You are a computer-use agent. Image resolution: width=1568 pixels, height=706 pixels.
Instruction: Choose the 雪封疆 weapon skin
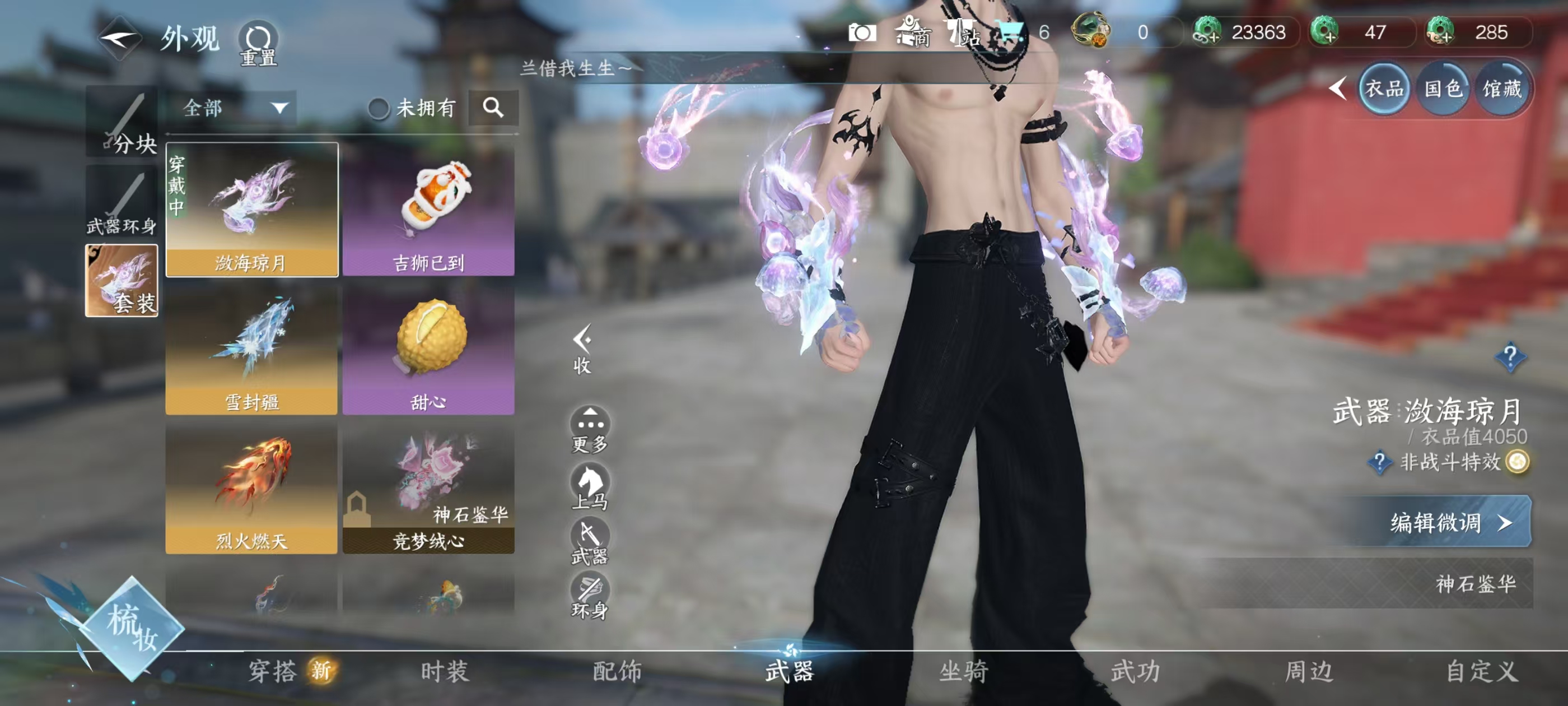pos(251,349)
